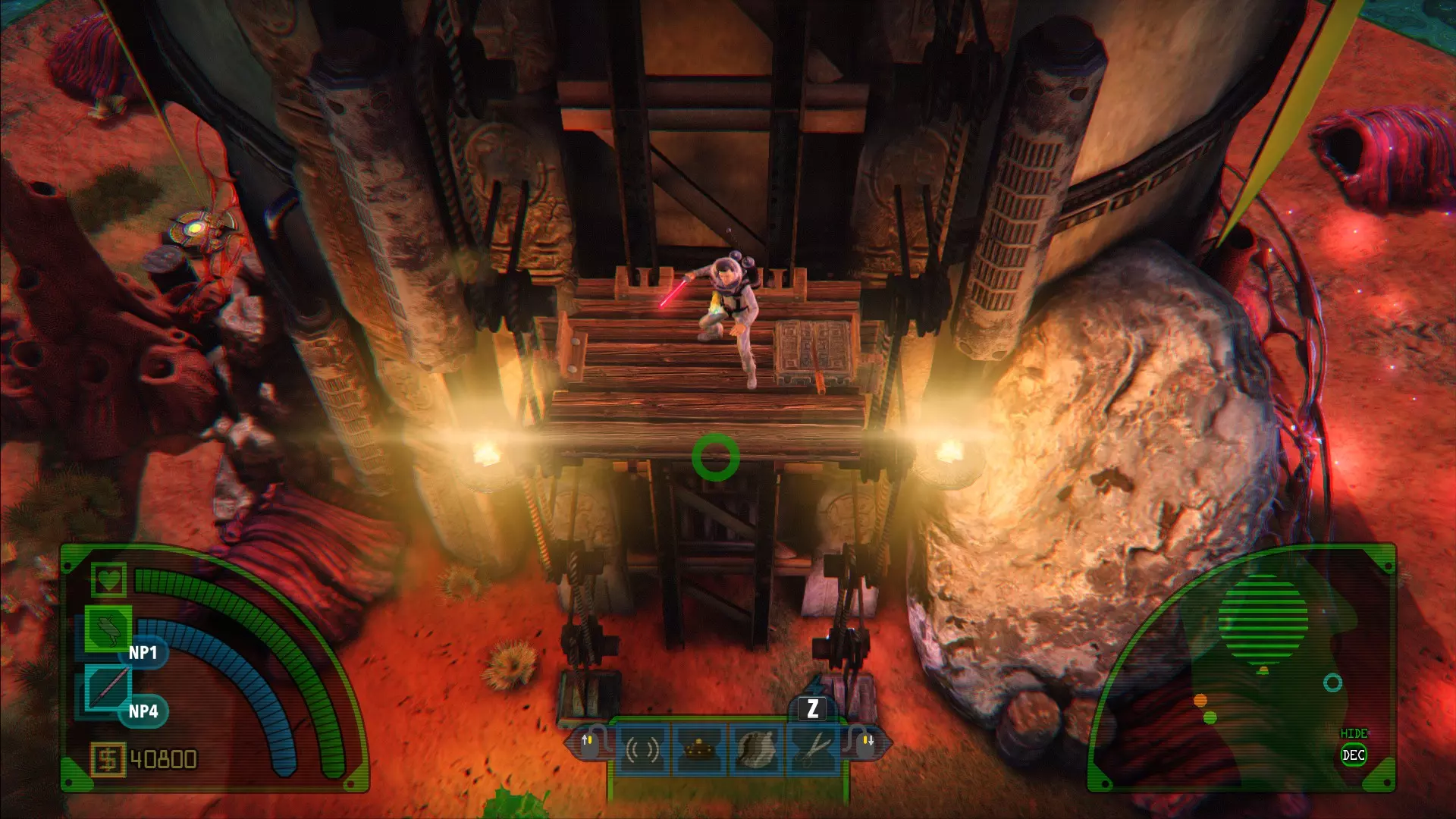Select the green blaster weapon slot

108,629
